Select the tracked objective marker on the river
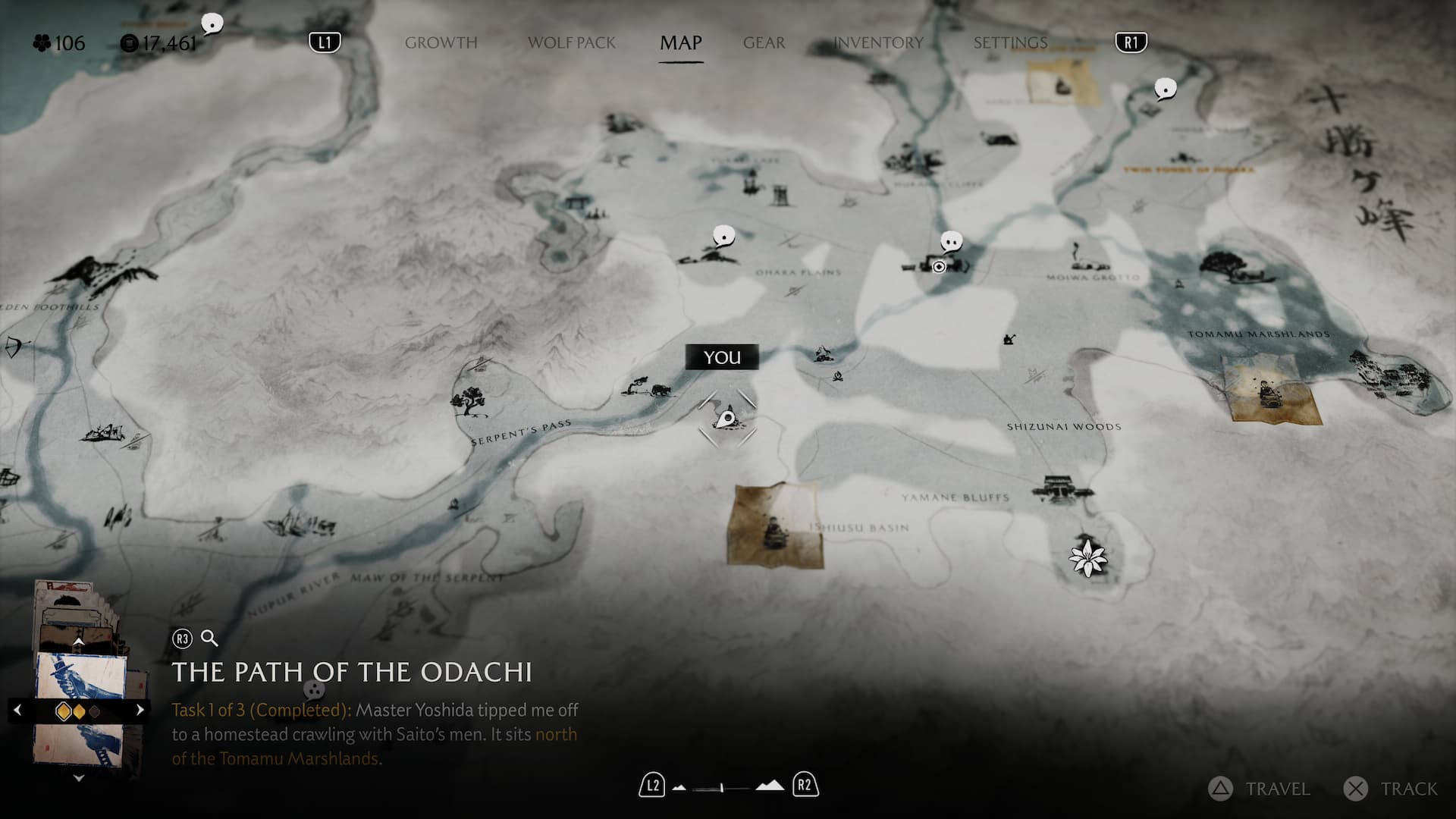The height and width of the screenshot is (819, 1456). point(939,266)
